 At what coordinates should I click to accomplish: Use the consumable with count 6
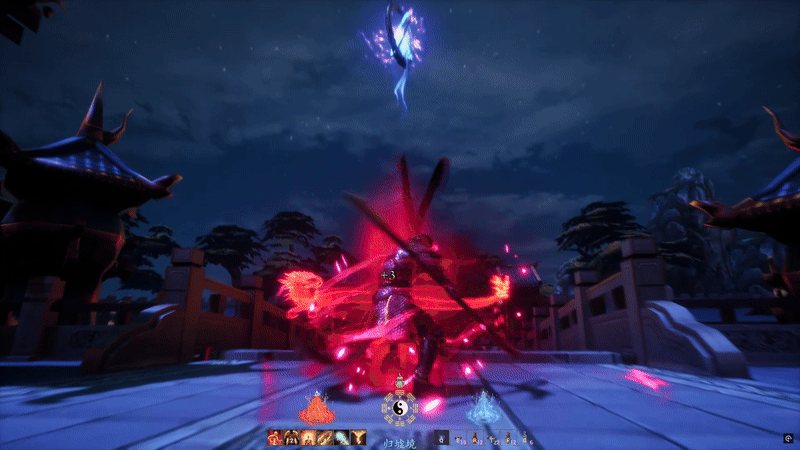[x=525, y=437]
